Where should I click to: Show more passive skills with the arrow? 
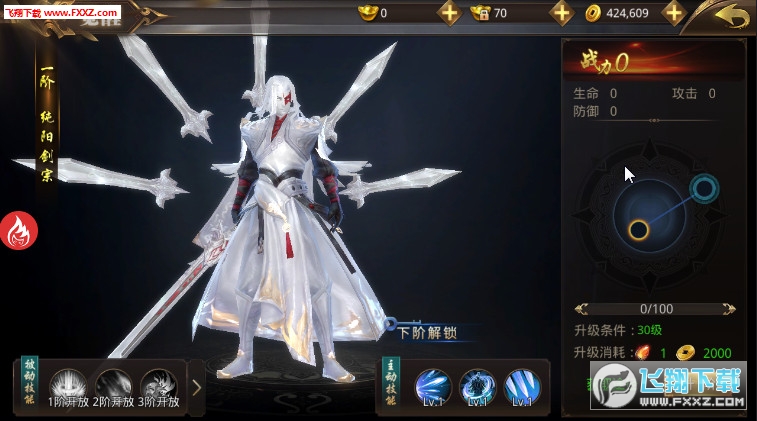[x=196, y=385]
